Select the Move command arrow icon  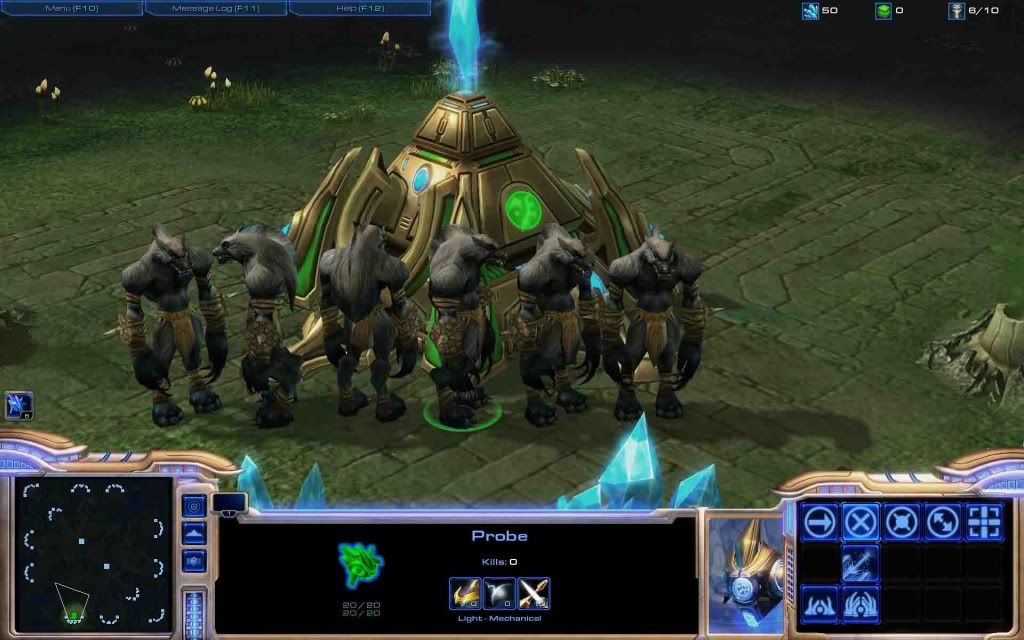pos(820,521)
